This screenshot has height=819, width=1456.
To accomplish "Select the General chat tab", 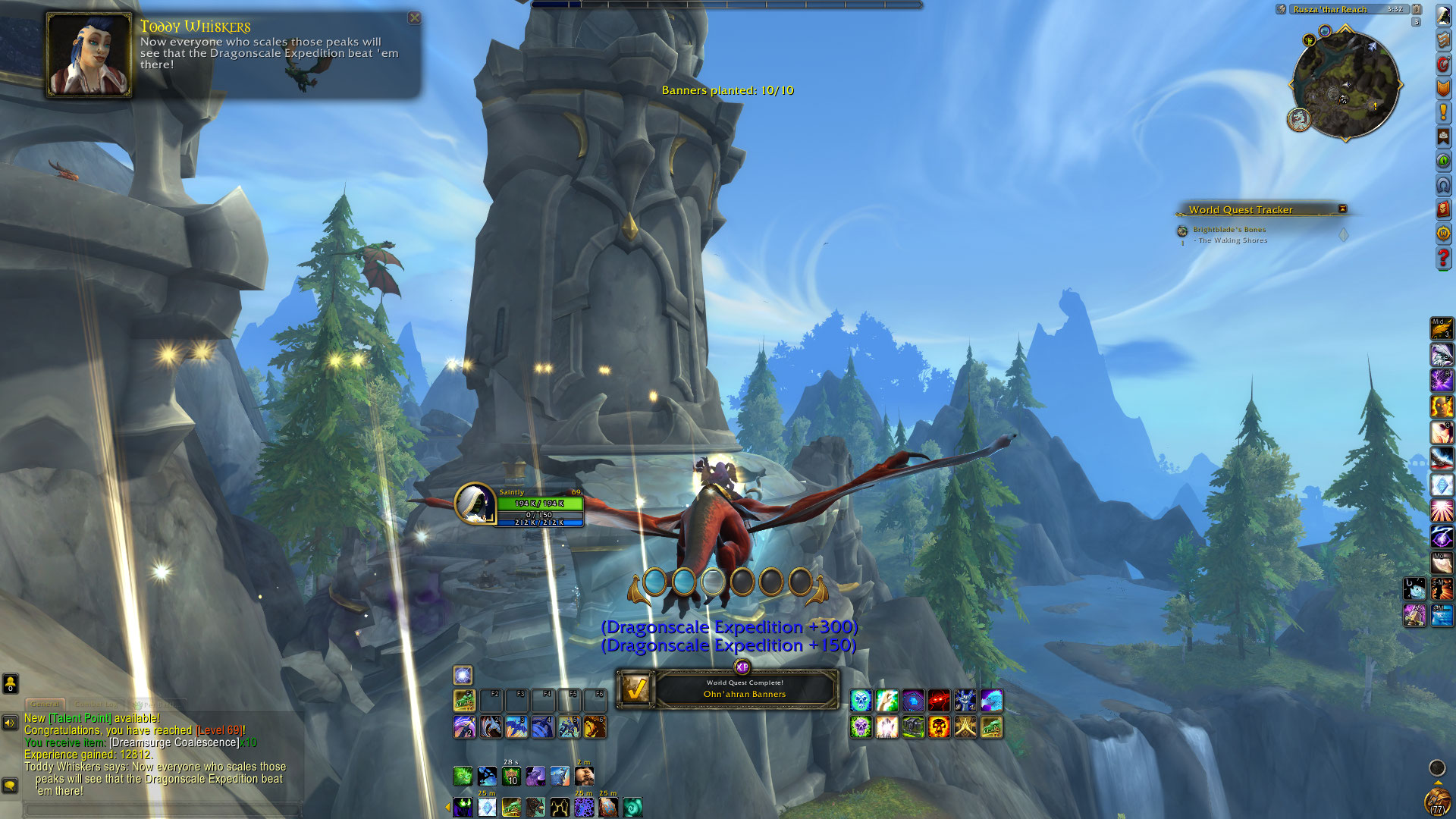I will 45,704.
